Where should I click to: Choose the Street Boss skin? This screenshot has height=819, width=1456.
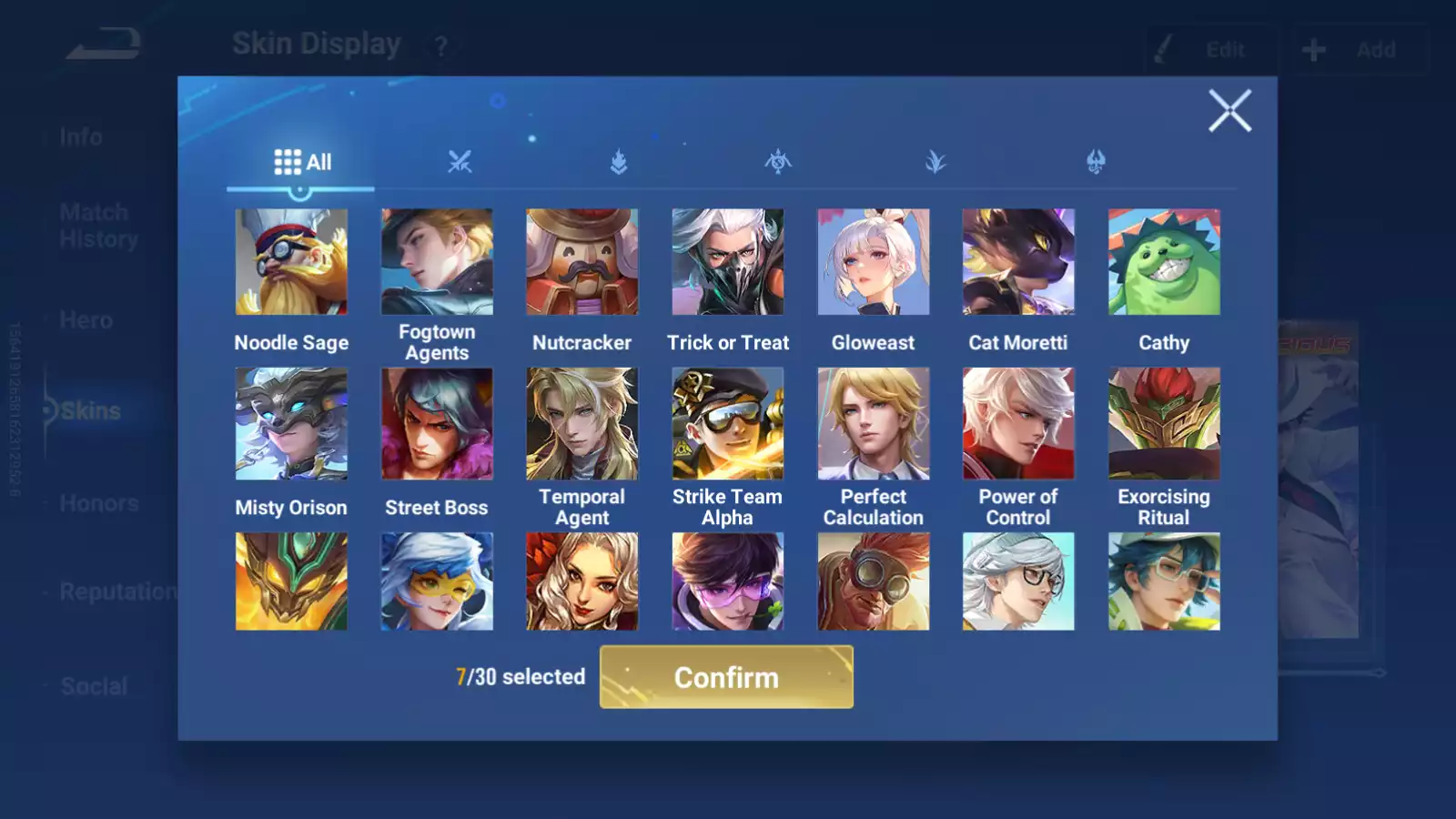pyautogui.click(x=437, y=423)
